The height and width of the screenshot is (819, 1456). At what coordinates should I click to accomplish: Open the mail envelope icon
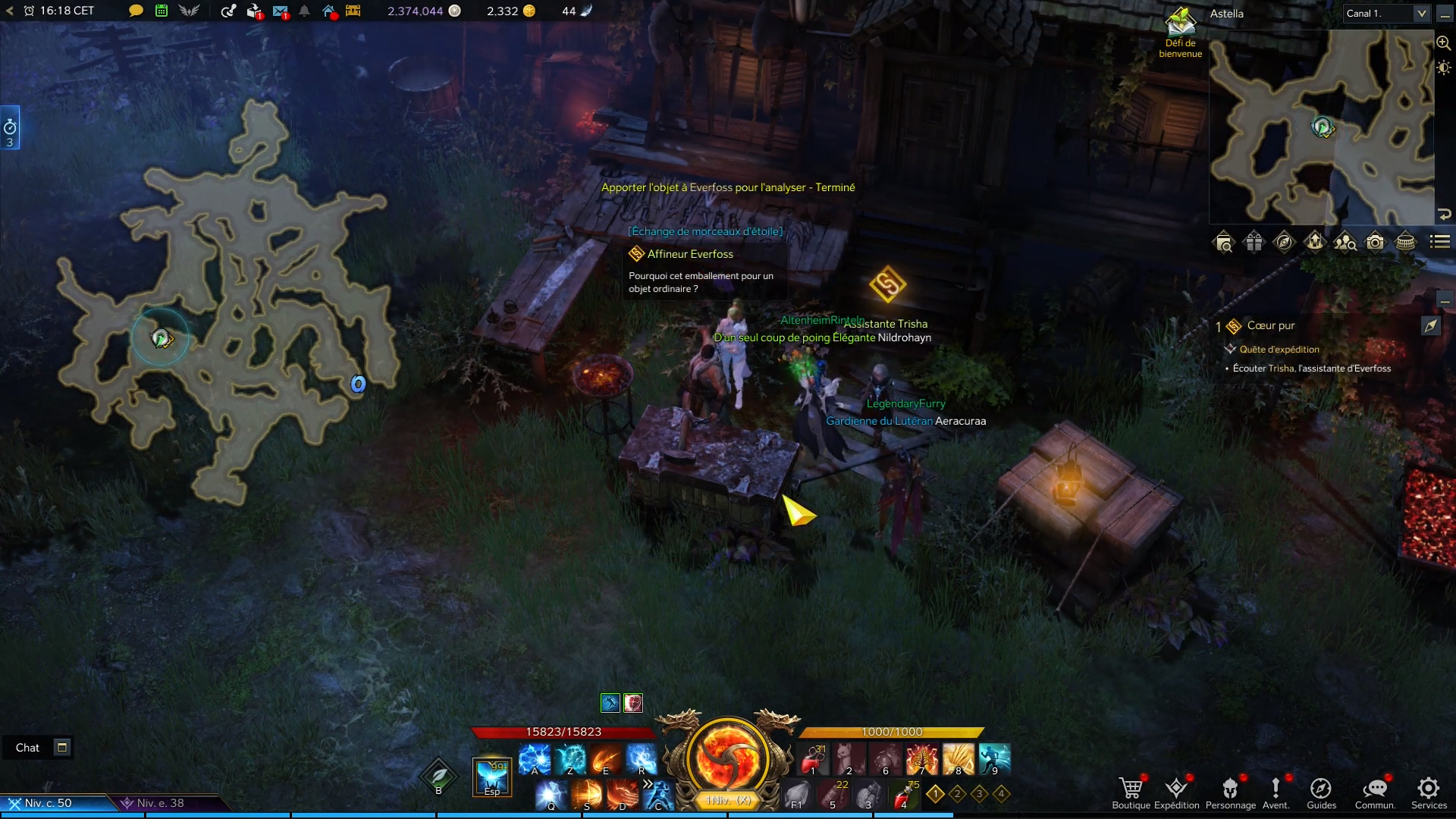coord(280,11)
